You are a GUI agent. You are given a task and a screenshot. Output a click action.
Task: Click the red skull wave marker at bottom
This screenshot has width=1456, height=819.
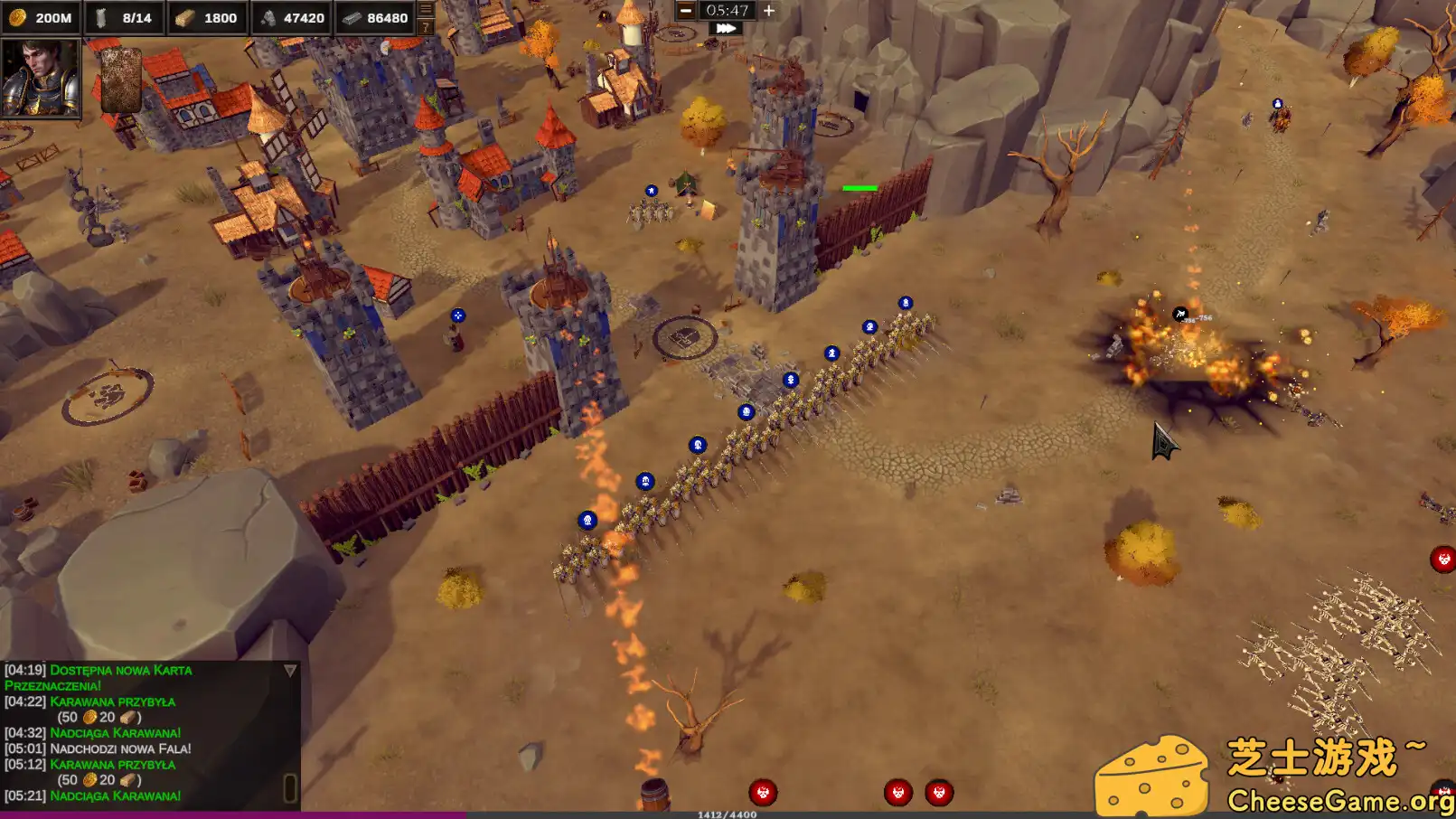[762, 792]
